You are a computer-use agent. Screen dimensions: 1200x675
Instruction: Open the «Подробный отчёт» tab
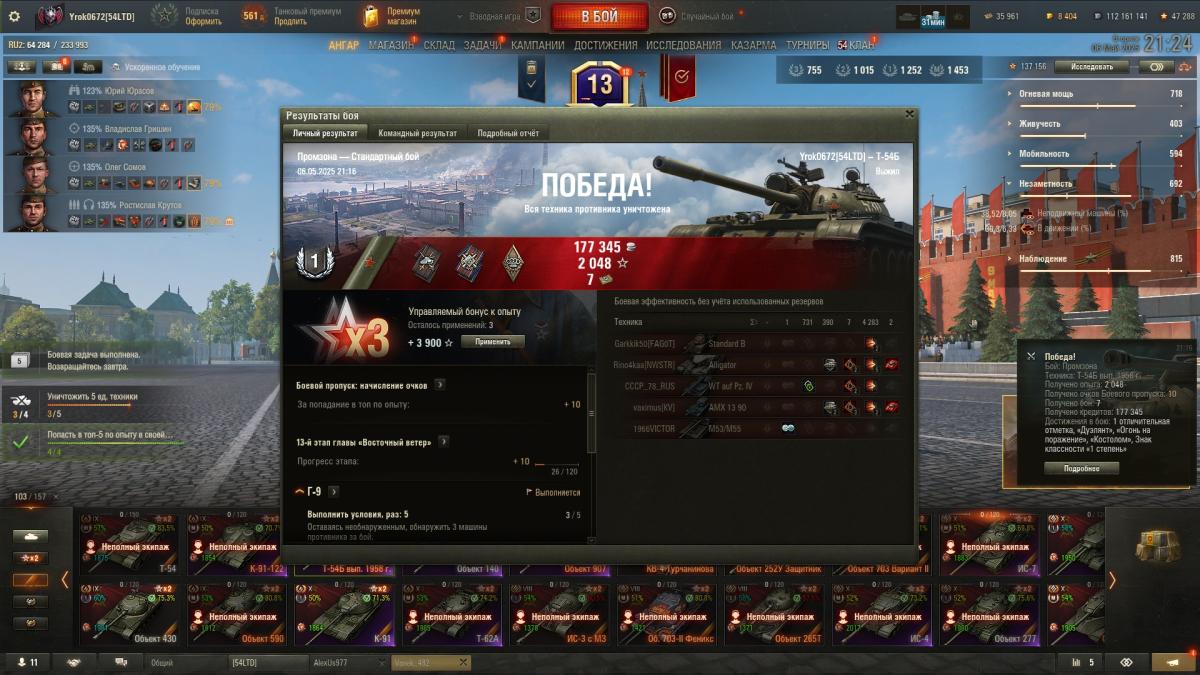[x=507, y=133]
